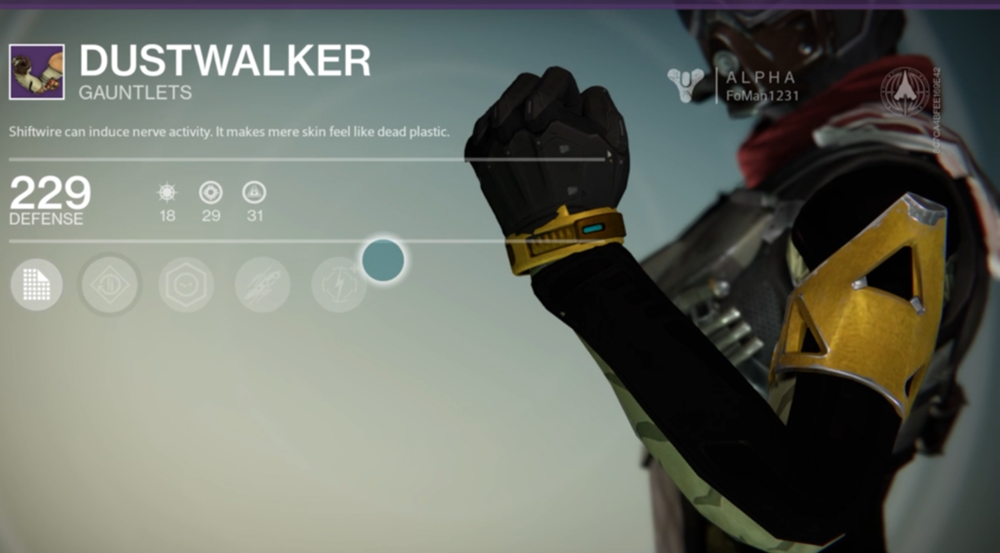Select the dotted grid perk node
Screen dimensions: 1000x553
[37, 285]
